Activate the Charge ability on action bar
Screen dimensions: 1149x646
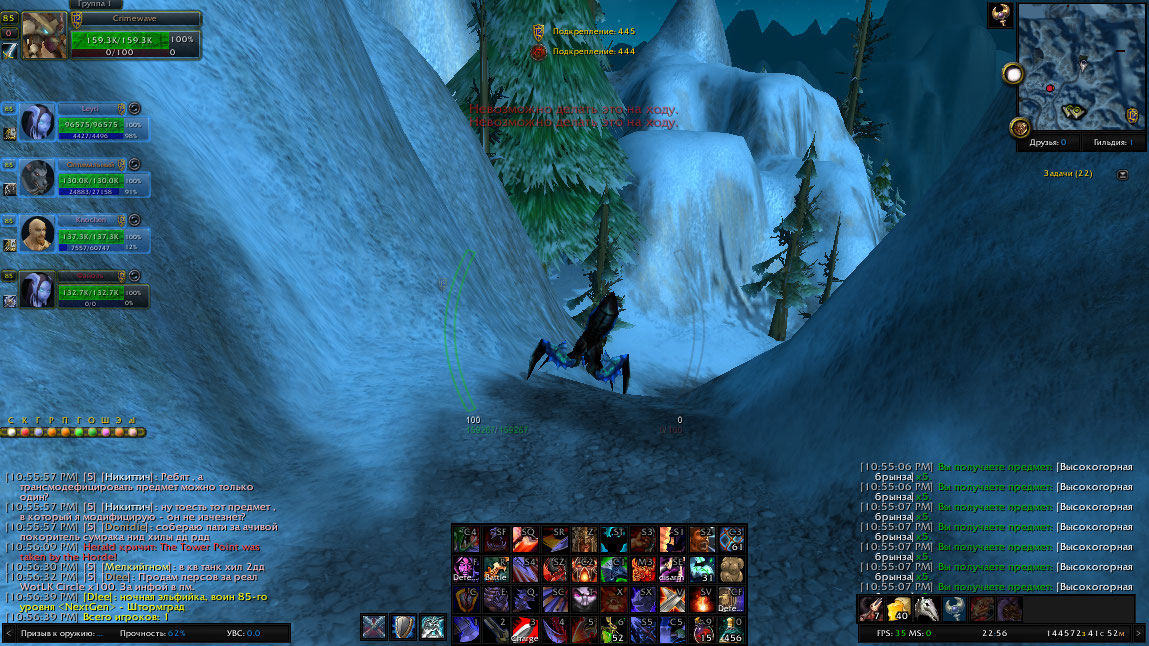[x=525, y=629]
